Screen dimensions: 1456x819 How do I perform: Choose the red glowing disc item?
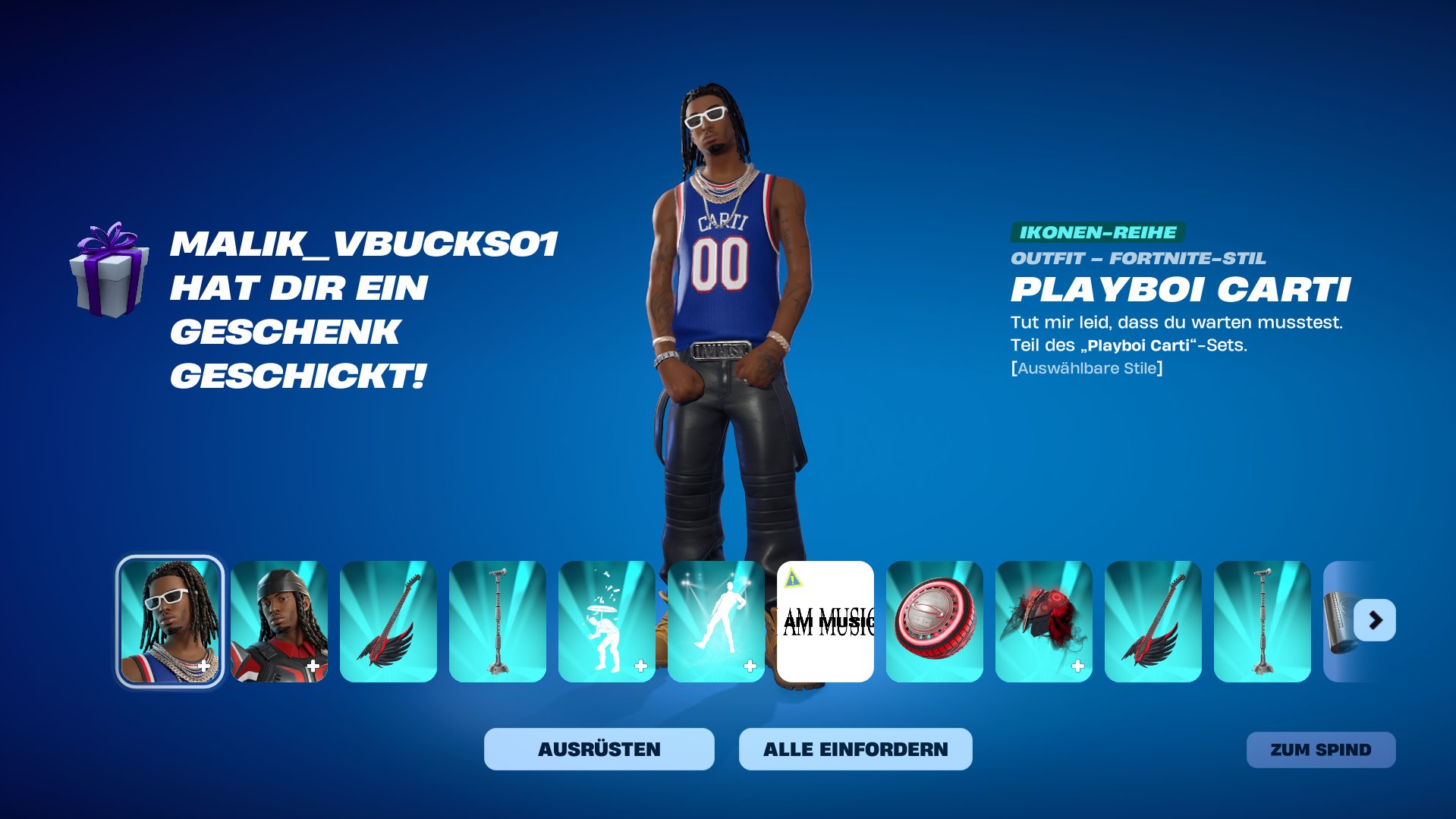point(934,621)
